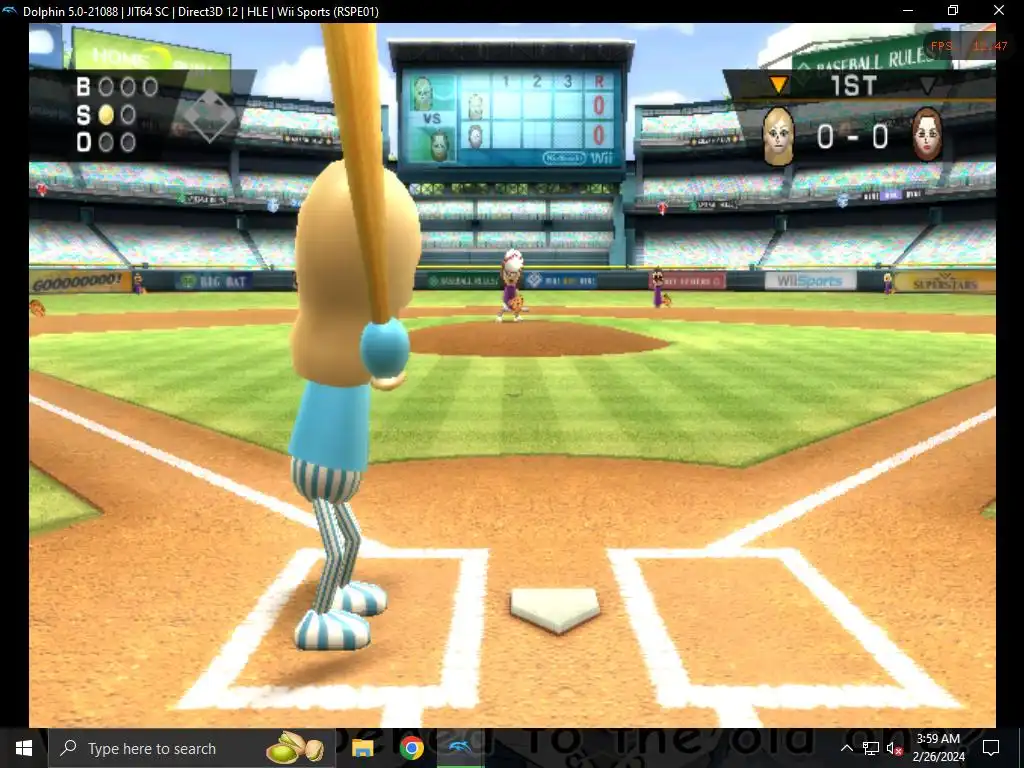Select the brown-haired Mii portrait by the score
This screenshot has height=768, width=1024.
927,135
